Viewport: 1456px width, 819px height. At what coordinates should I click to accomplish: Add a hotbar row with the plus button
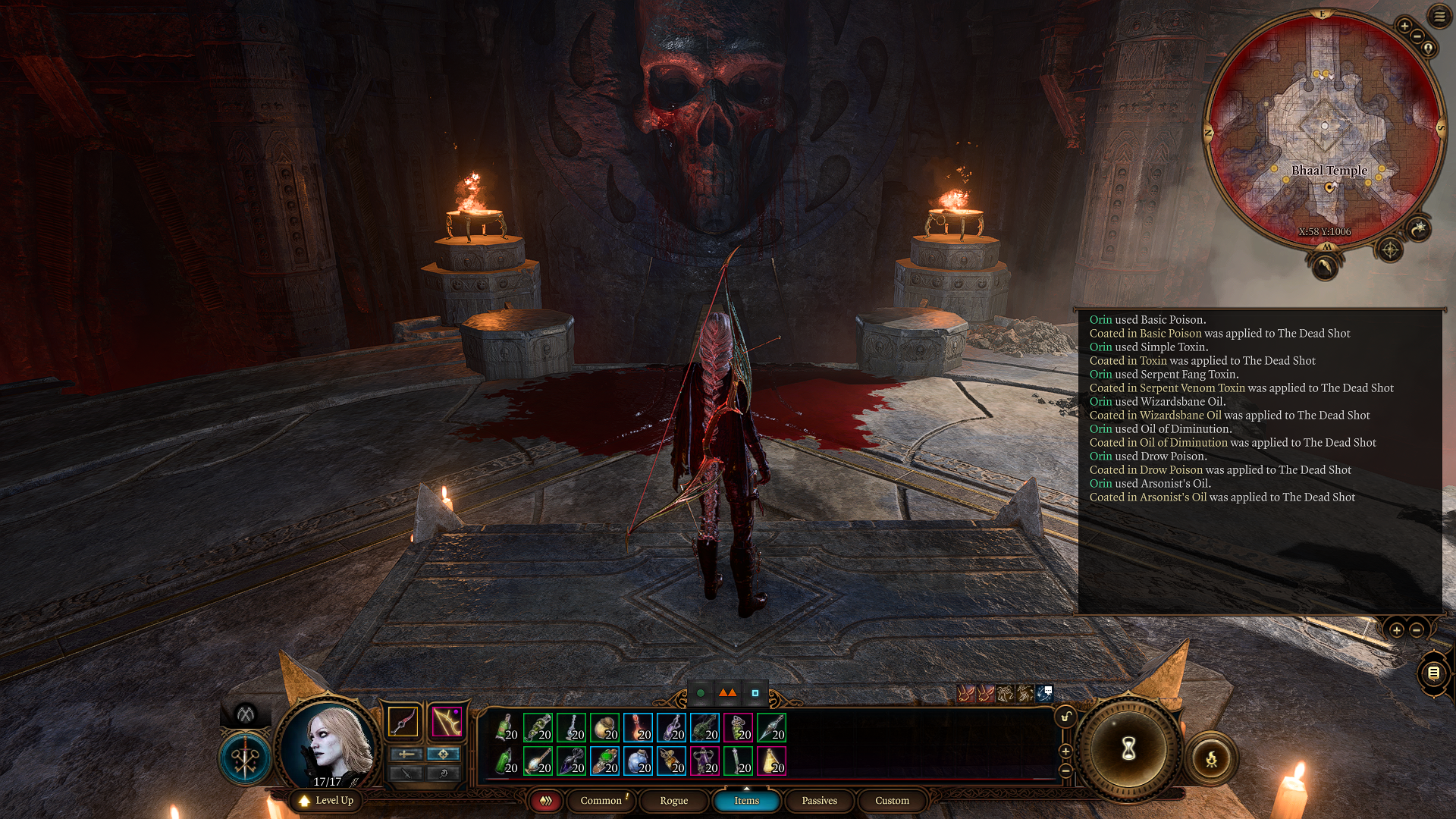(x=1065, y=752)
